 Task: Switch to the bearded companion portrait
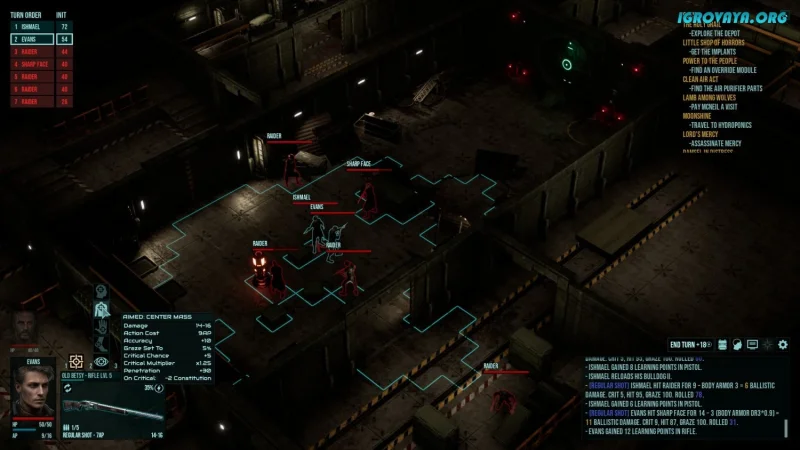[26, 330]
